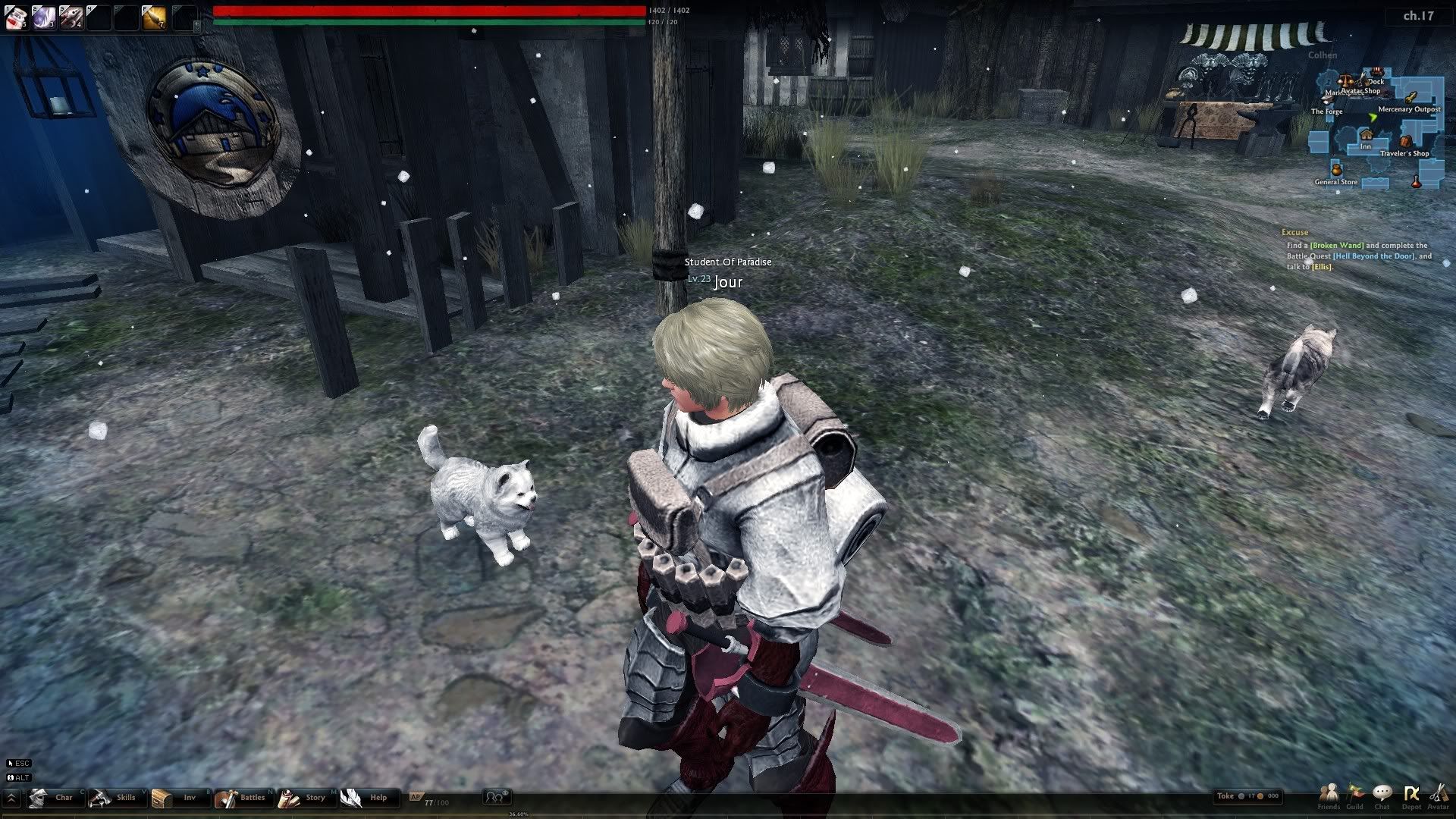Viewport: 1456px width, 819px height.
Task: Use the golden torch item in slot F
Action: 154,17
